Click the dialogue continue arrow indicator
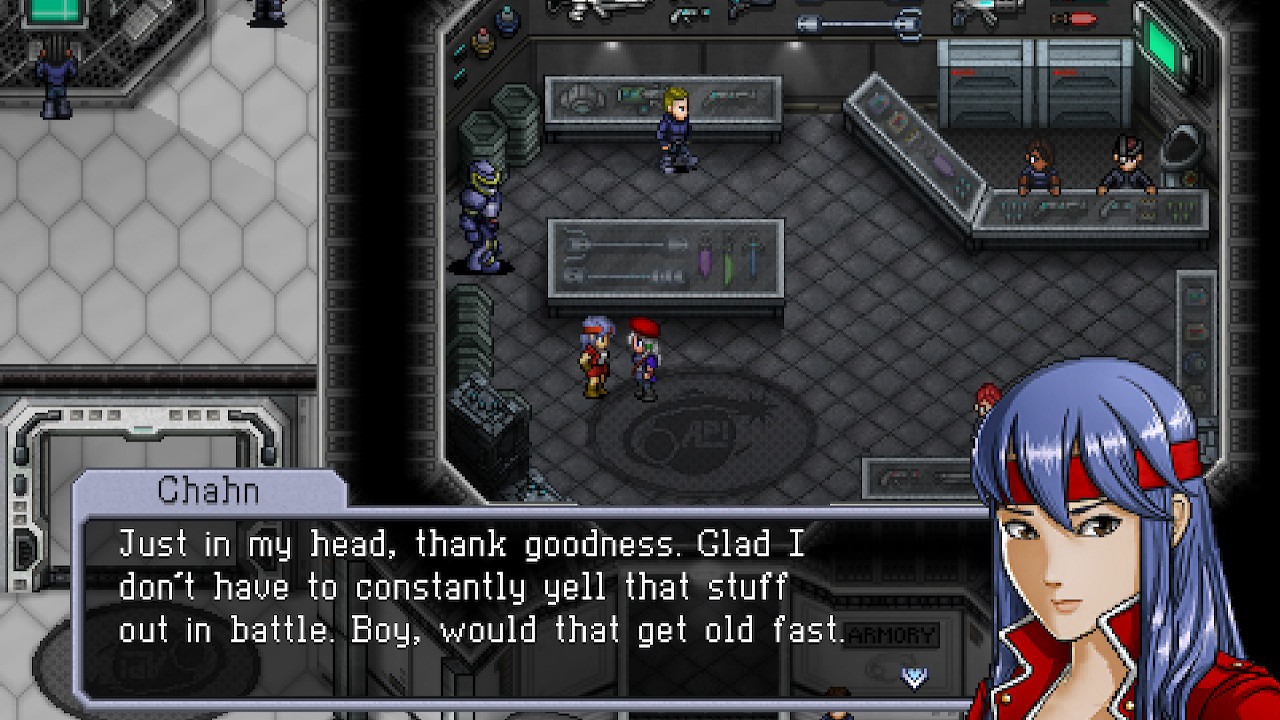This screenshot has width=1280, height=720. (914, 678)
